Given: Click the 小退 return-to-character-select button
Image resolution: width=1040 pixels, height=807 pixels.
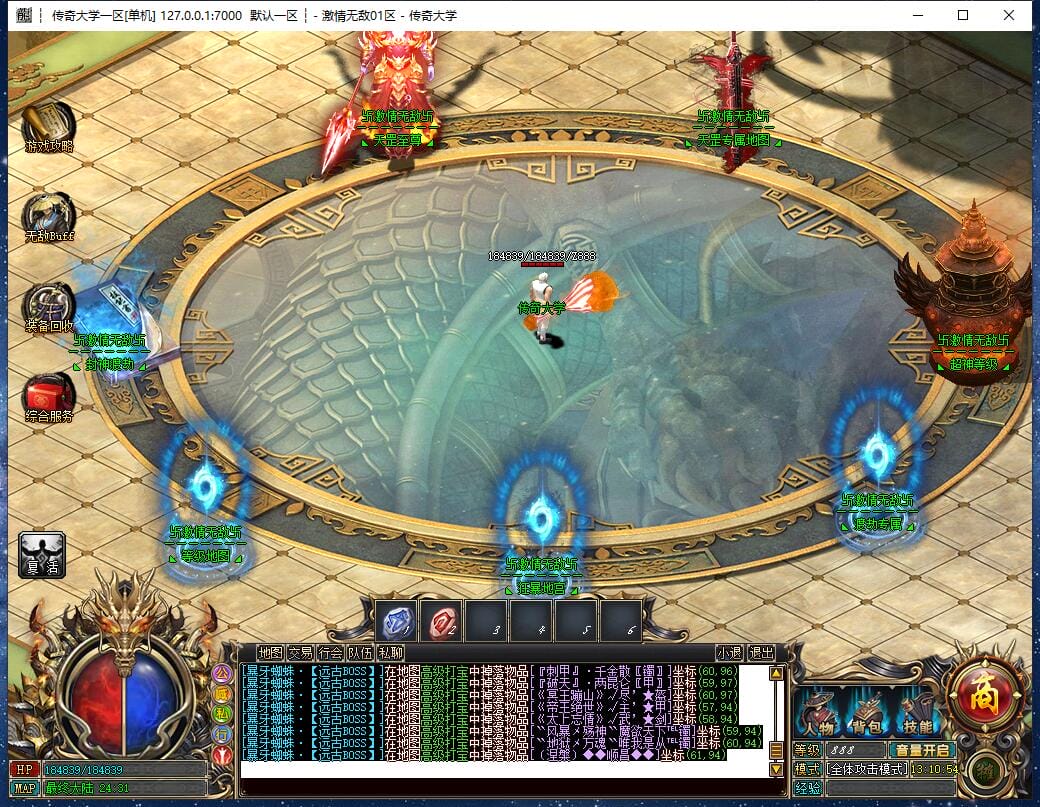Looking at the screenshot, I should point(729,653).
